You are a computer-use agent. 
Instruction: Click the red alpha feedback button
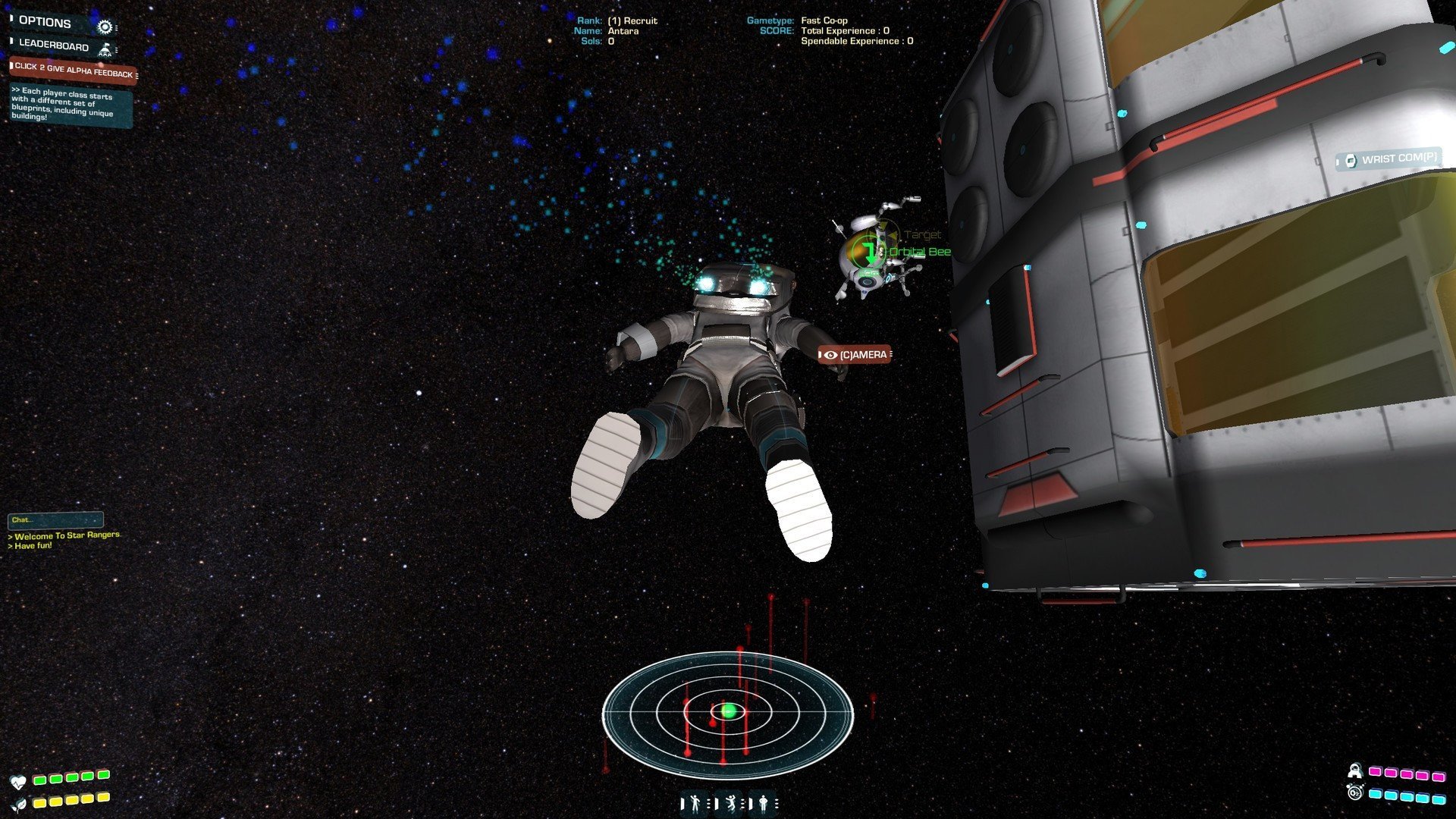click(x=74, y=71)
